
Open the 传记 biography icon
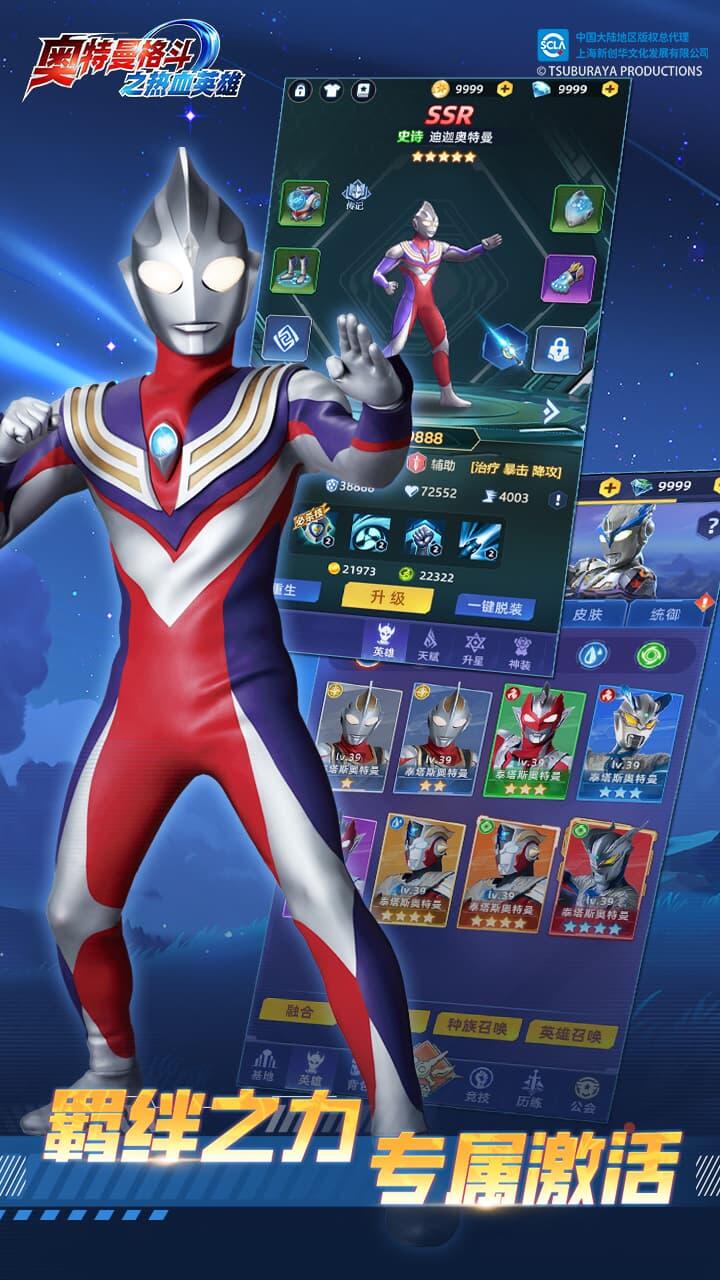tap(354, 194)
